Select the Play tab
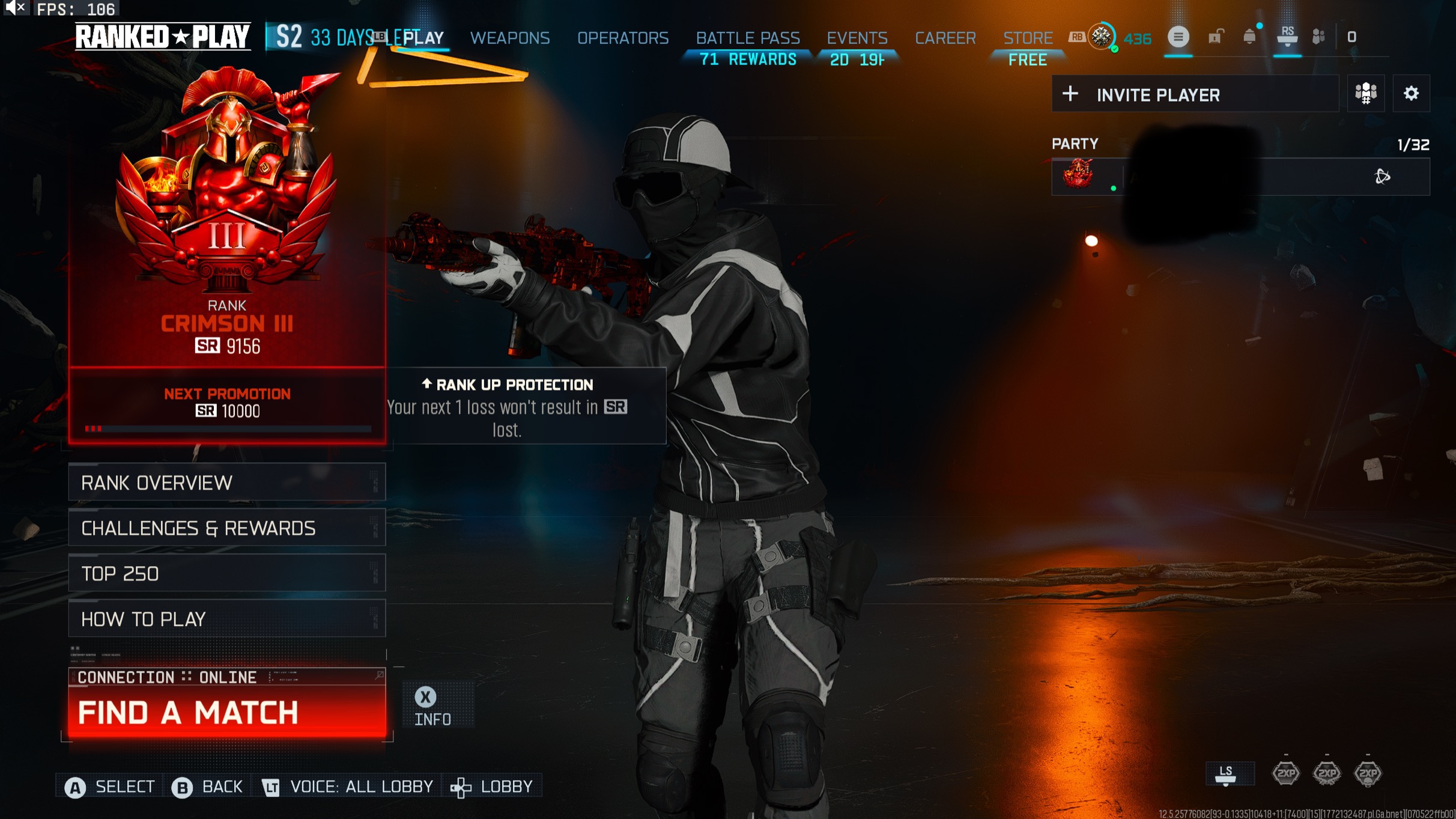This screenshot has height=819, width=1456. coord(423,38)
